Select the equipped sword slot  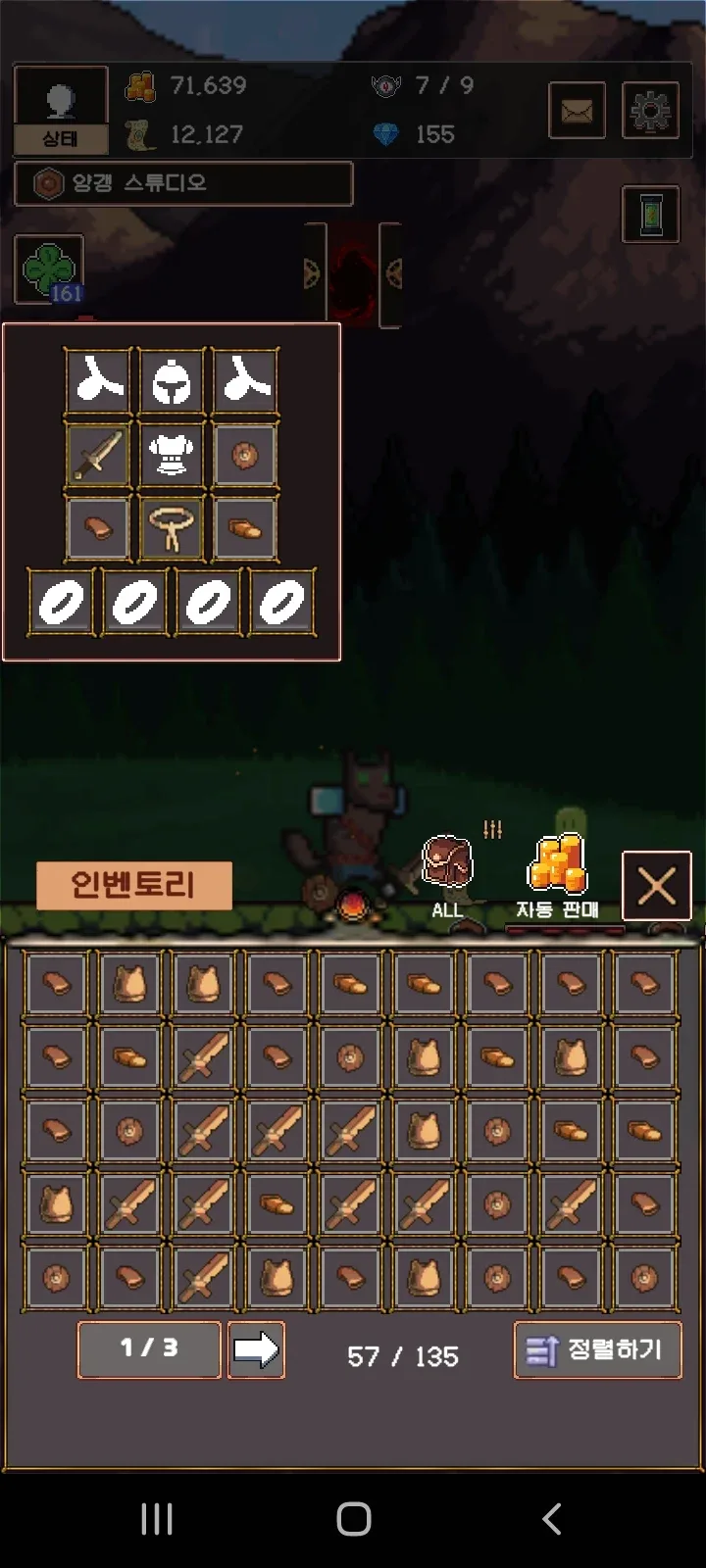click(x=98, y=455)
